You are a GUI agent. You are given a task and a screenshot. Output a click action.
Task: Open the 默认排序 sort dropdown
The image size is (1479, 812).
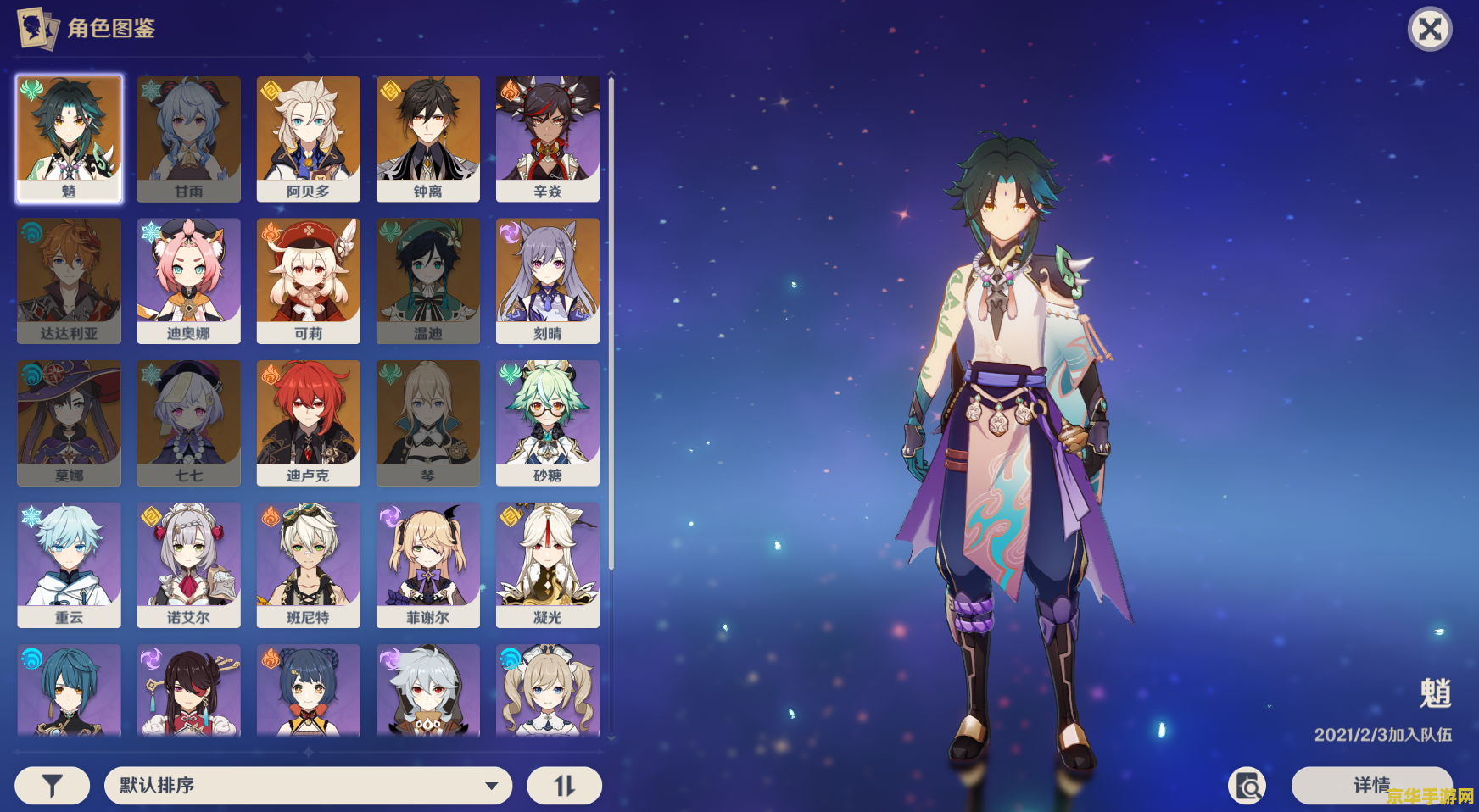tap(308, 786)
